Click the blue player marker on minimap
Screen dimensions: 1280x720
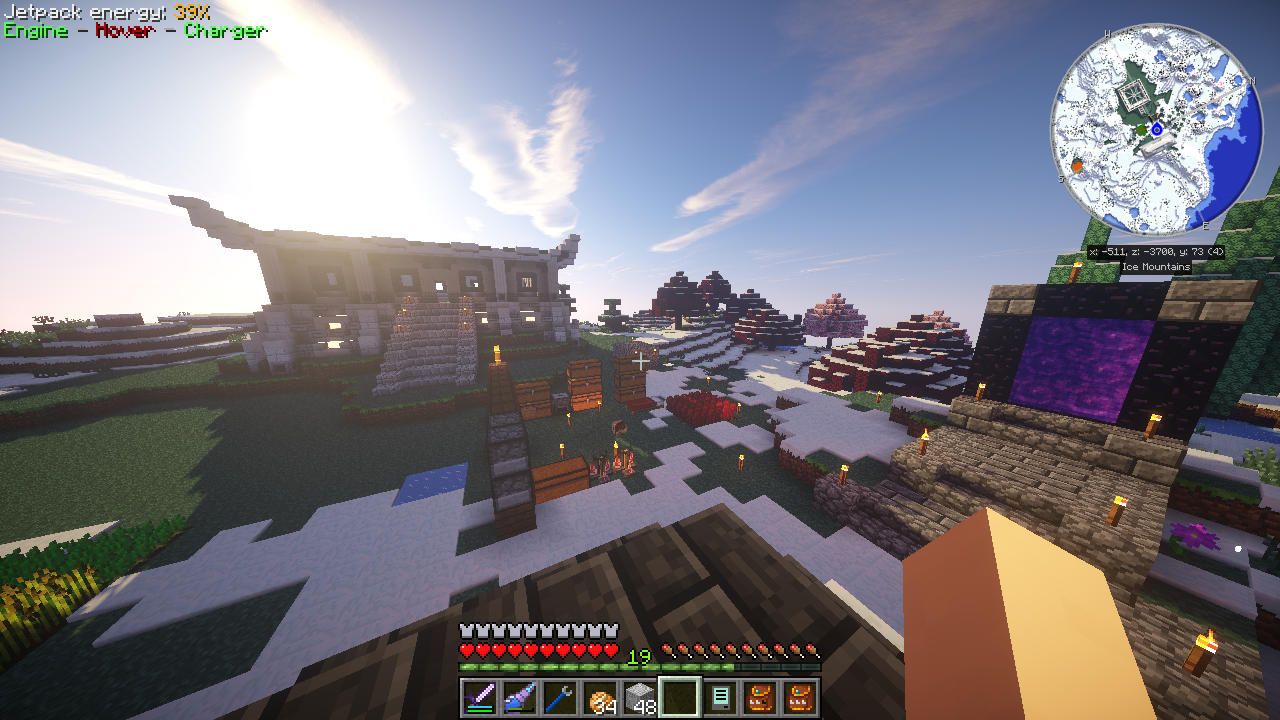click(1157, 129)
